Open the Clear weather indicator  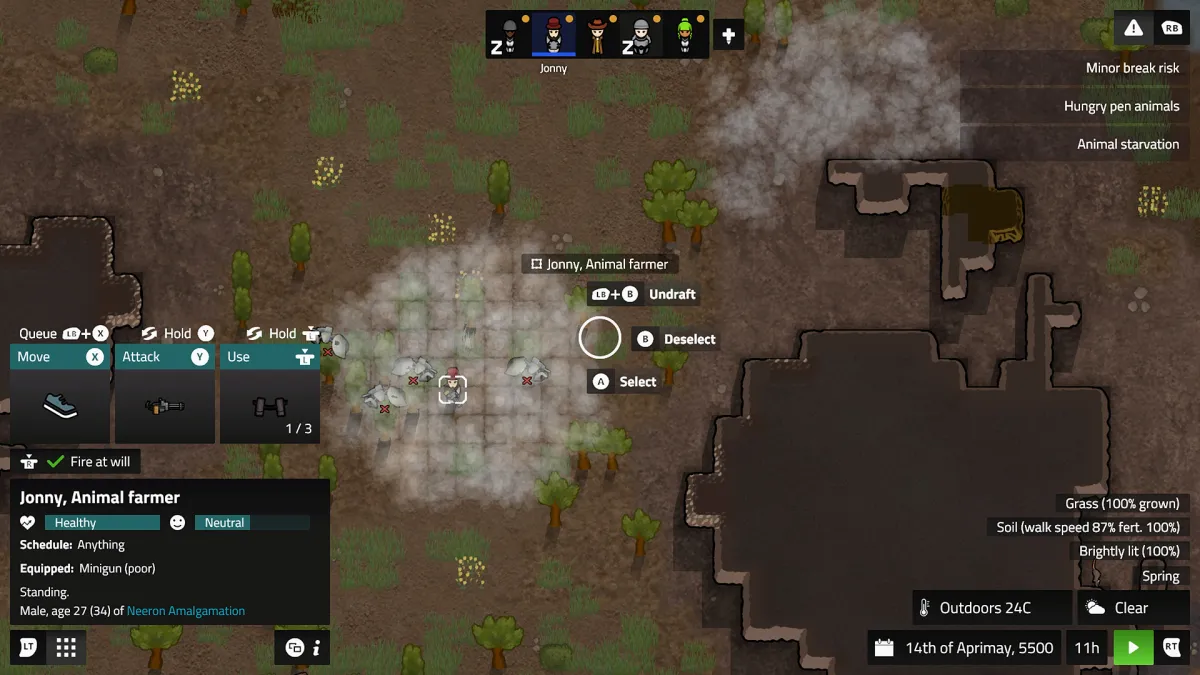pos(1130,608)
